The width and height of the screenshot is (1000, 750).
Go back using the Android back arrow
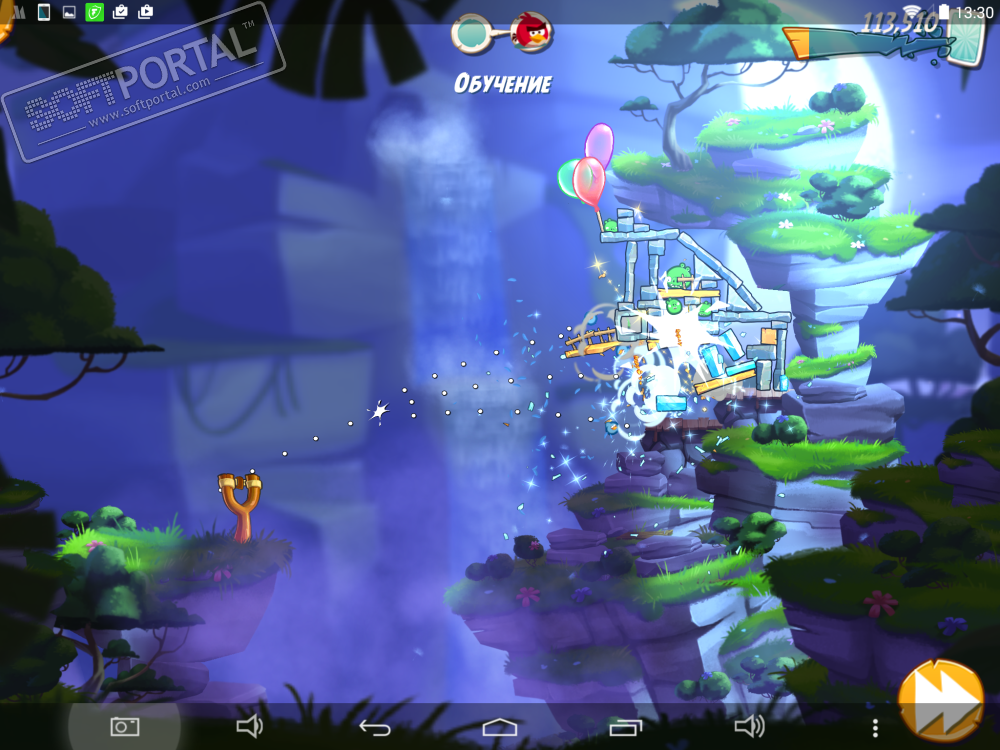click(x=374, y=727)
